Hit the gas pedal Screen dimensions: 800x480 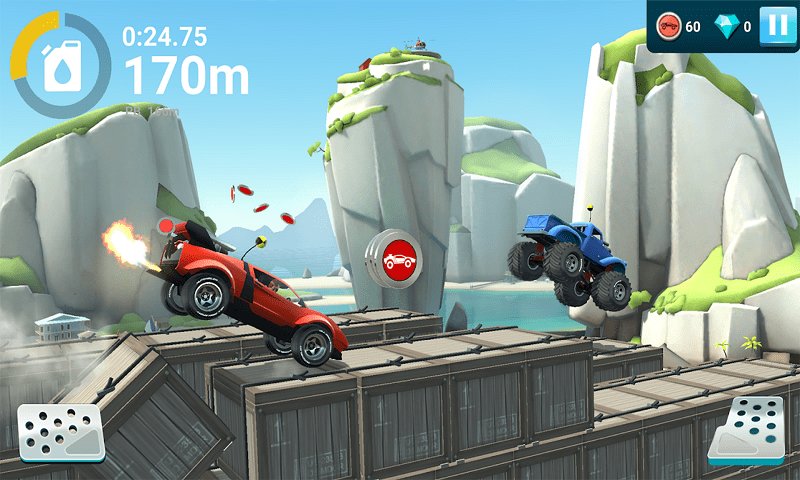(745, 430)
